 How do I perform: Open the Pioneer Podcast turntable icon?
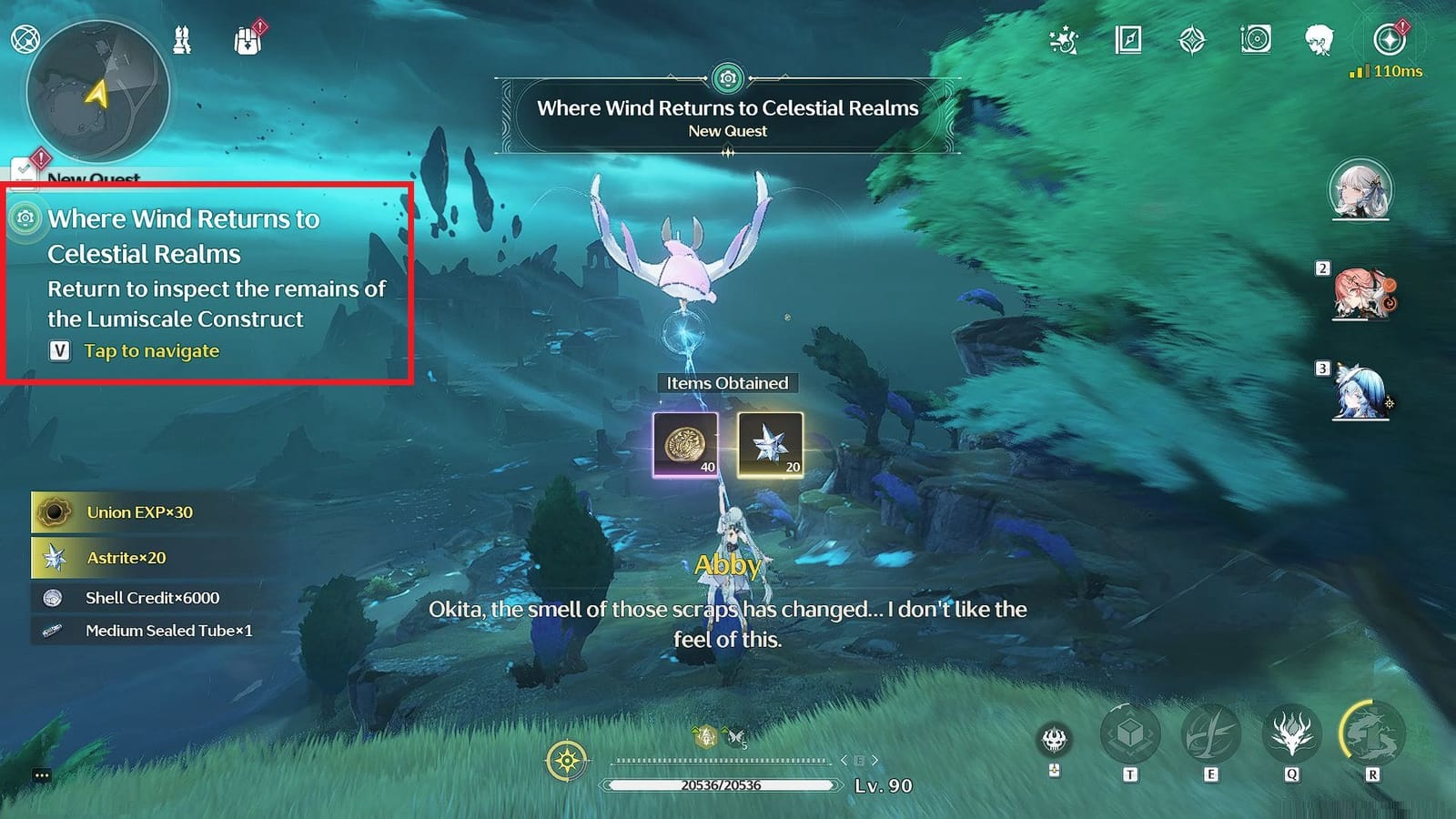[x=1256, y=39]
